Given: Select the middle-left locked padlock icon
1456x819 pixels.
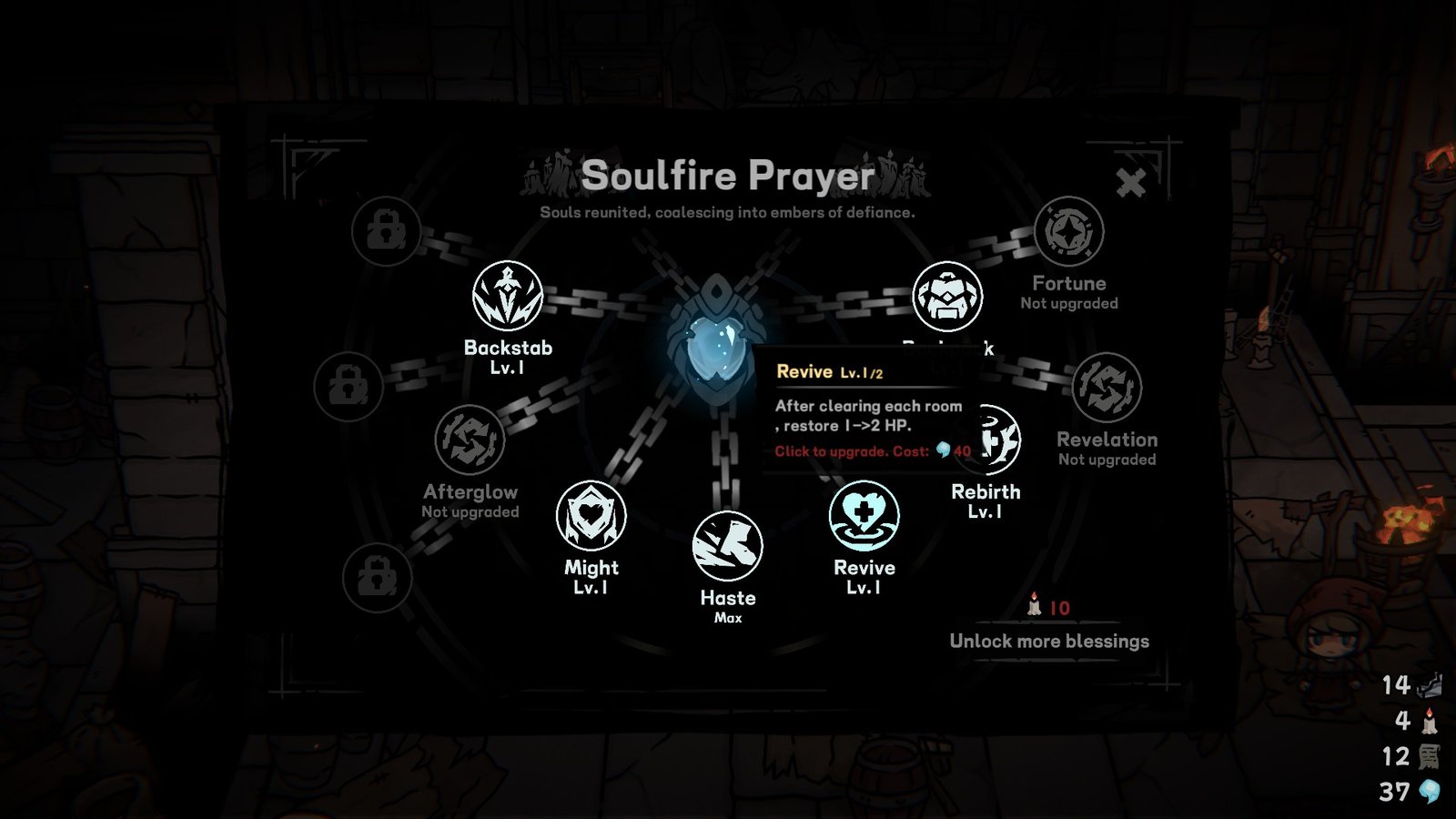Looking at the screenshot, I should click(x=353, y=386).
